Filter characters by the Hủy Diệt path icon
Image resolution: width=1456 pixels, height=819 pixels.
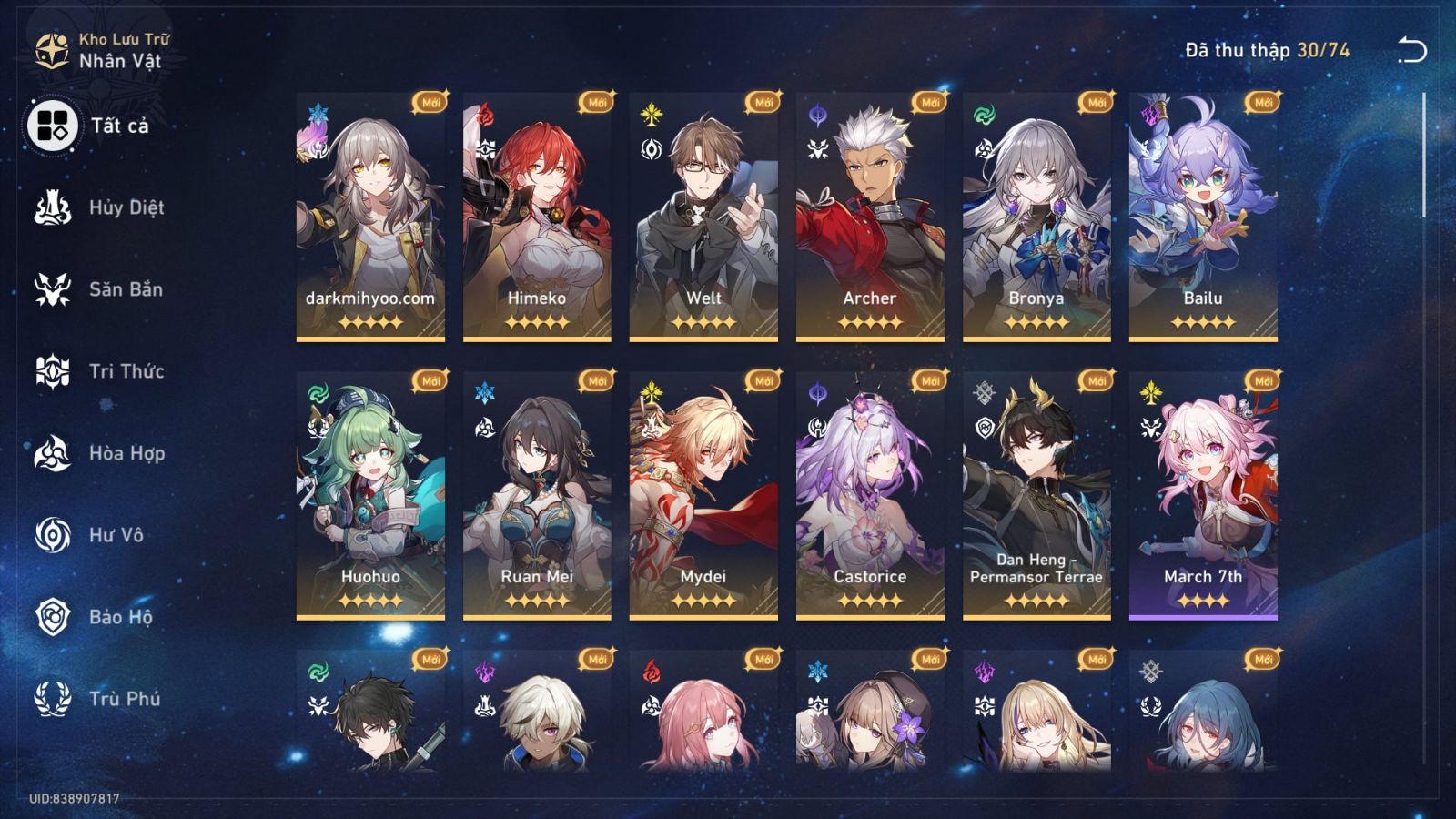click(x=55, y=207)
